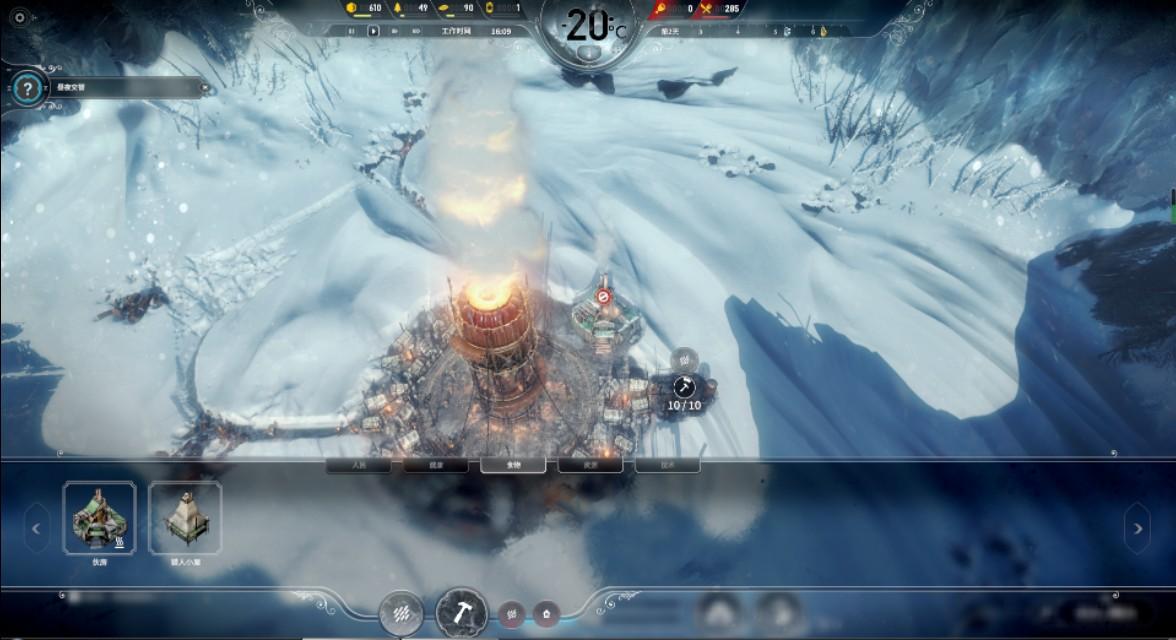The width and height of the screenshot is (1176, 640).
Task: Switch to the Health building tab
Action: [x=435, y=465]
